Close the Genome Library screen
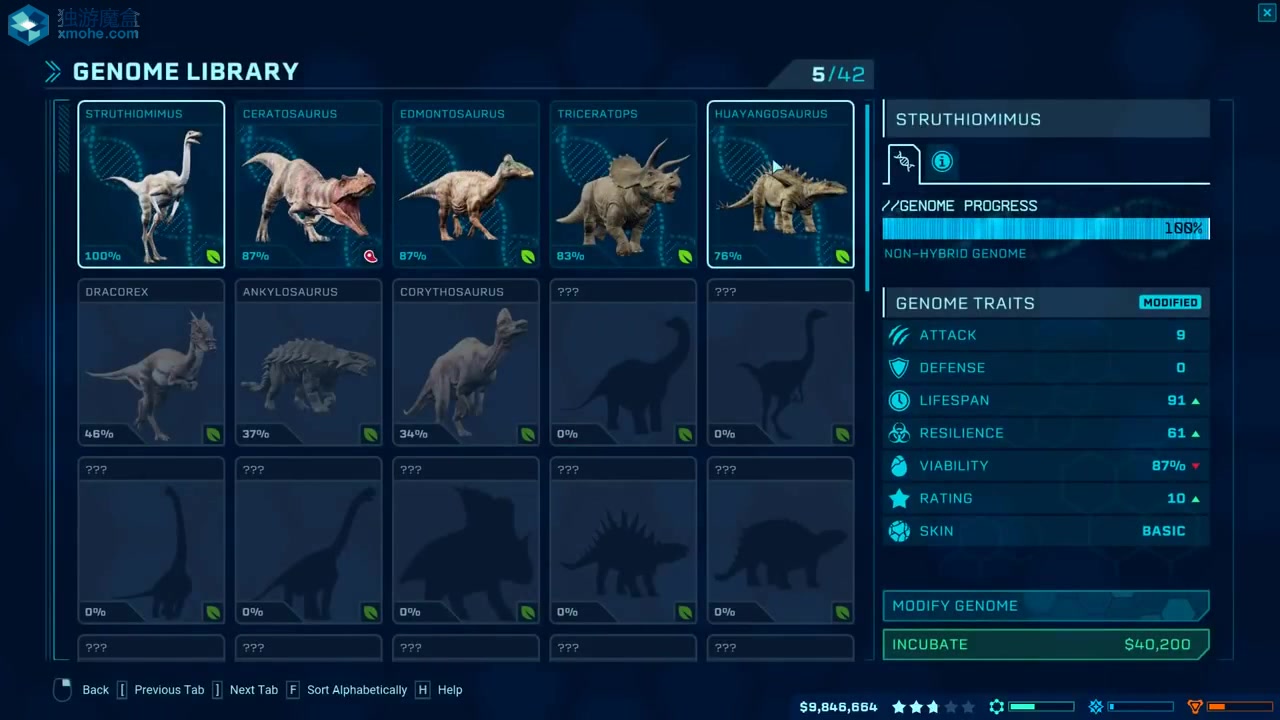This screenshot has width=1280, height=720. pyautogui.click(x=1266, y=12)
